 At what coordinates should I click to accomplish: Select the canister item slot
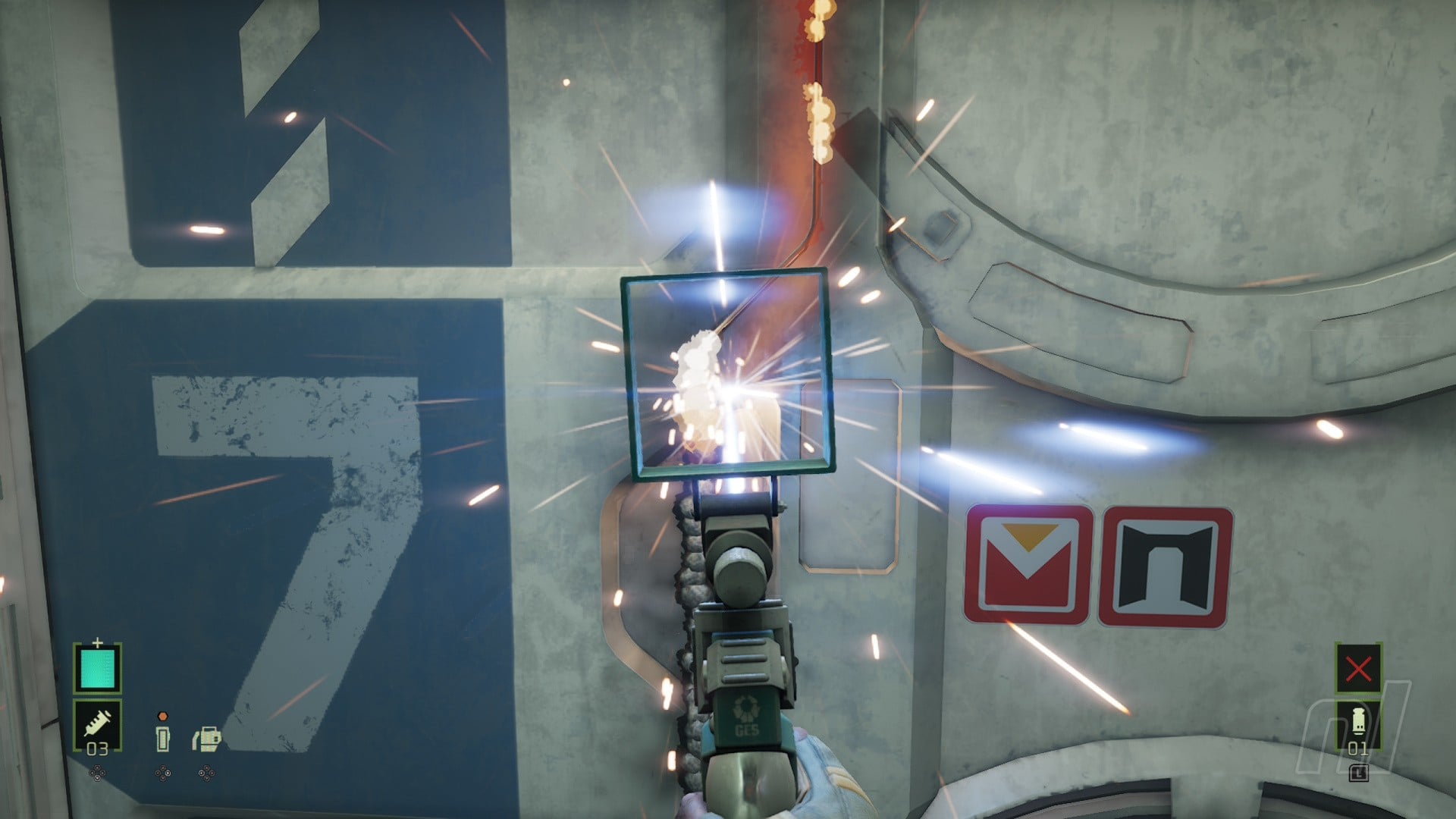pyautogui.click(x=1357, y=726)
